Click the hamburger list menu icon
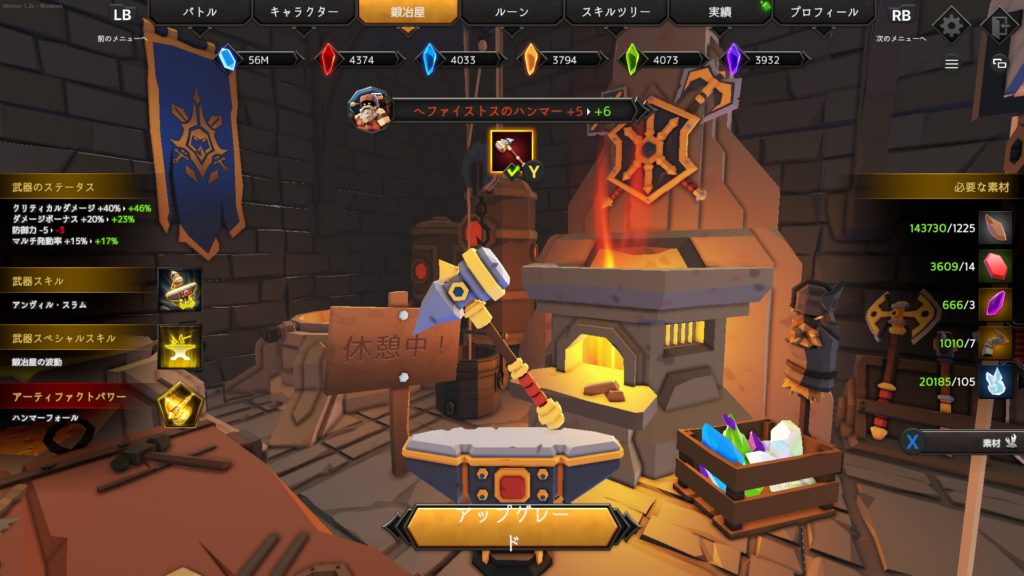 tap(951, 63)
